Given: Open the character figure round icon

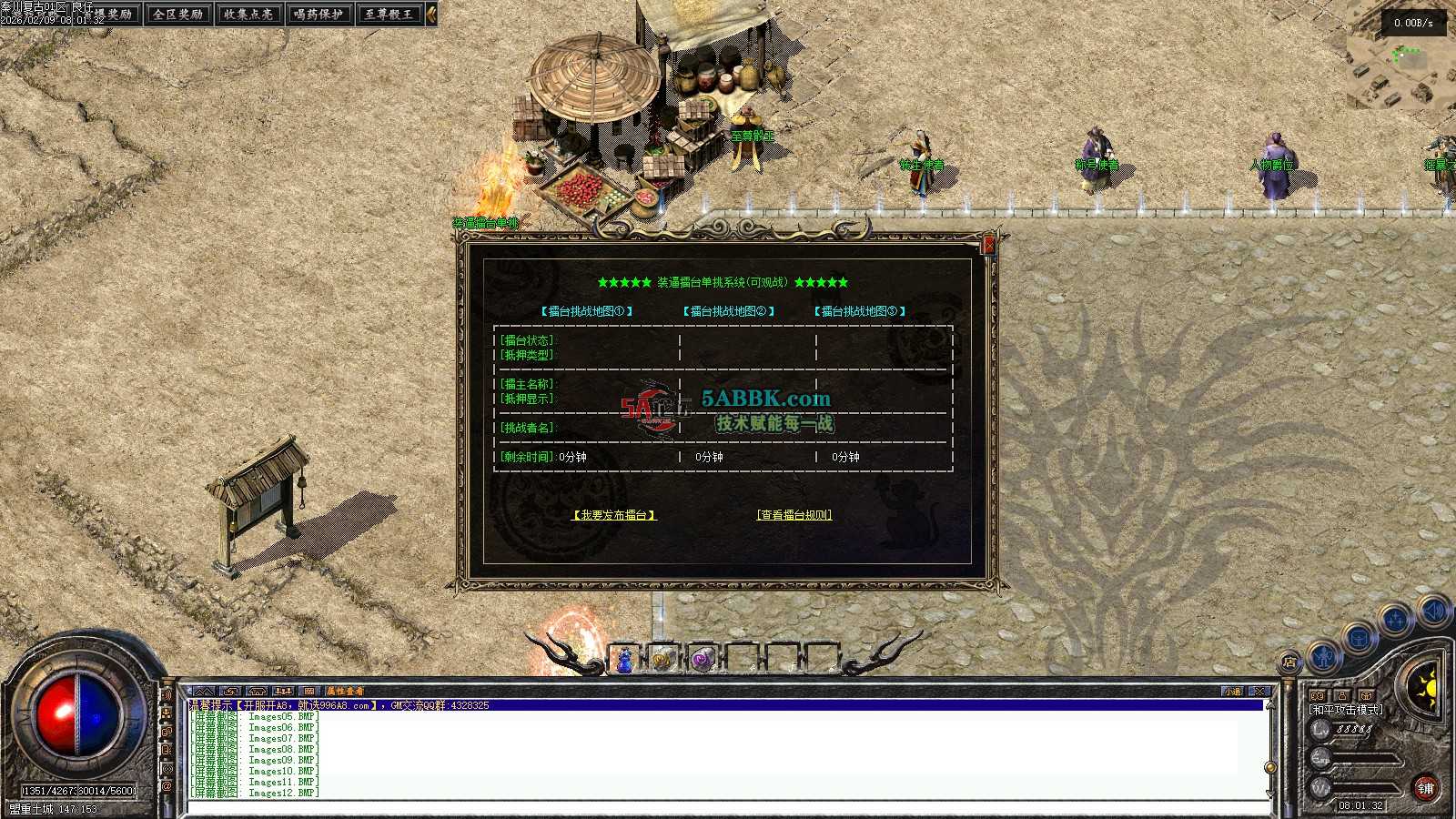Looking at the screenshot, I should 1324,653.
